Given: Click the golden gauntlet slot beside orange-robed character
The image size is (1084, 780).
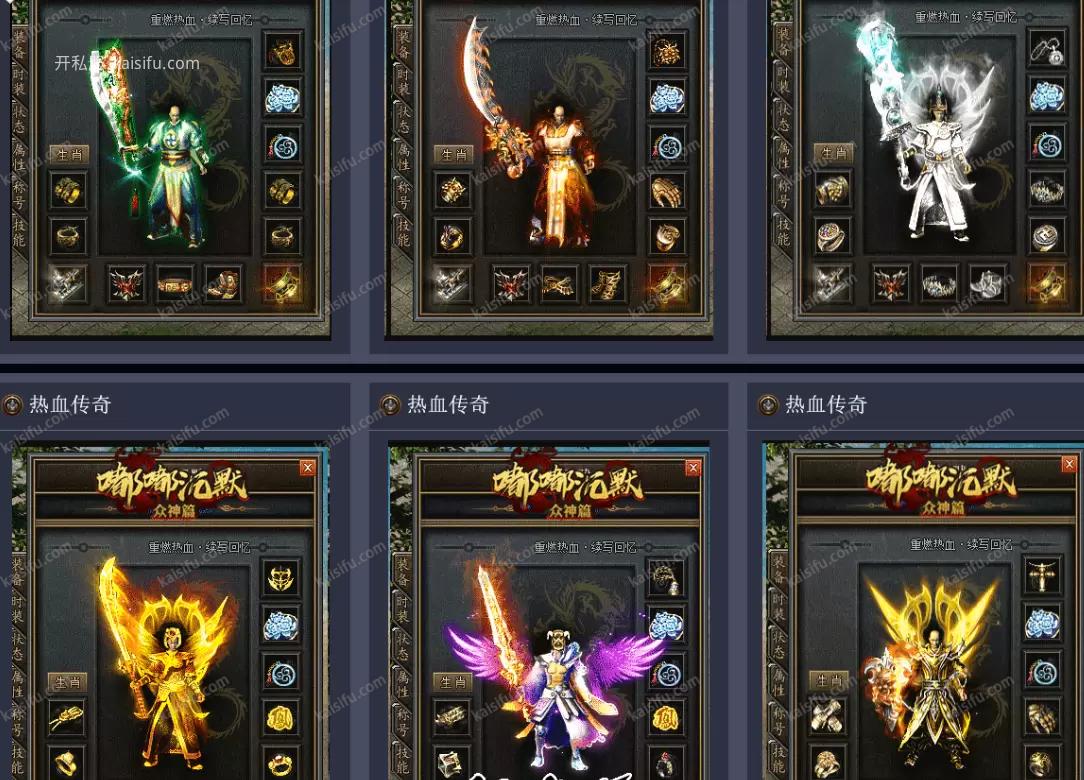Looking at the screenshot, I should click(x=667, y=191).
